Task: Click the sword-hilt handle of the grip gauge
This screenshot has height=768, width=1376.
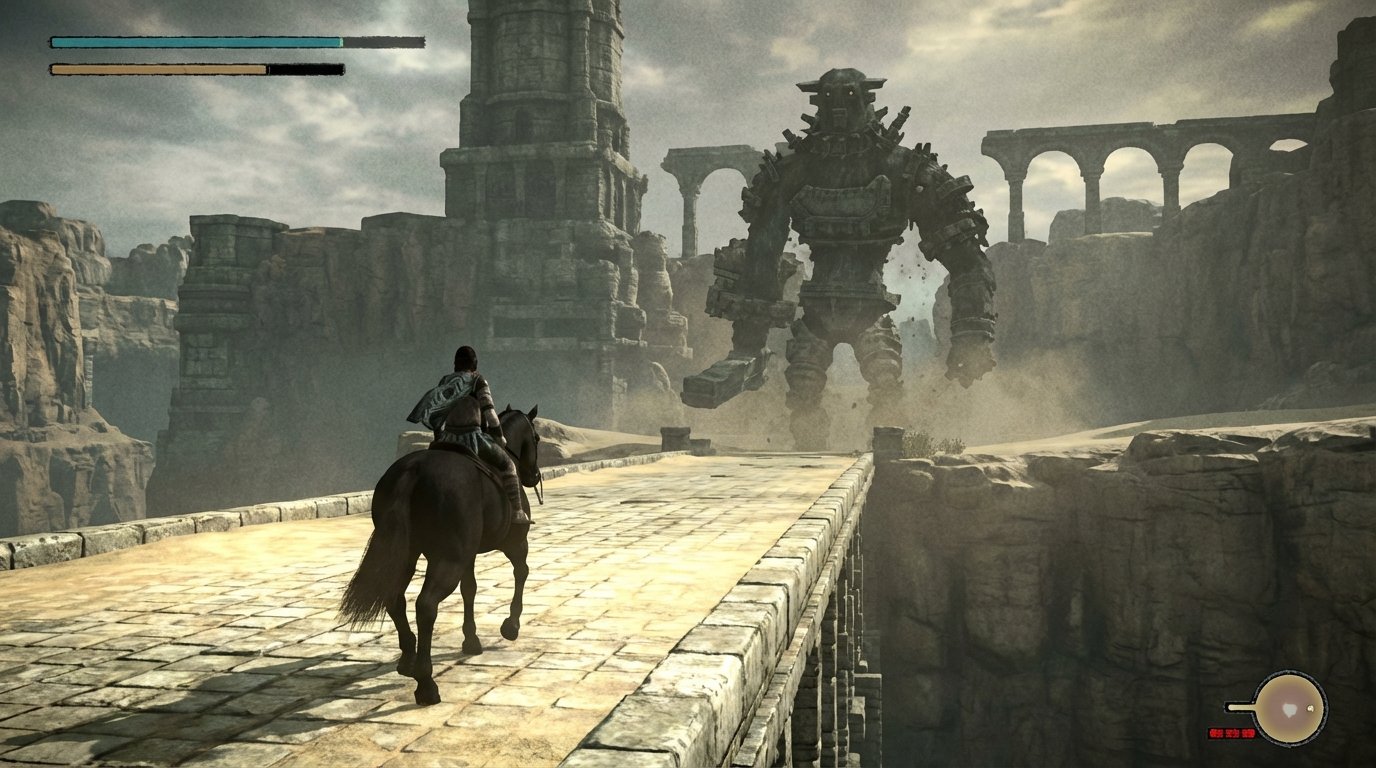Action: [1238, 707]
